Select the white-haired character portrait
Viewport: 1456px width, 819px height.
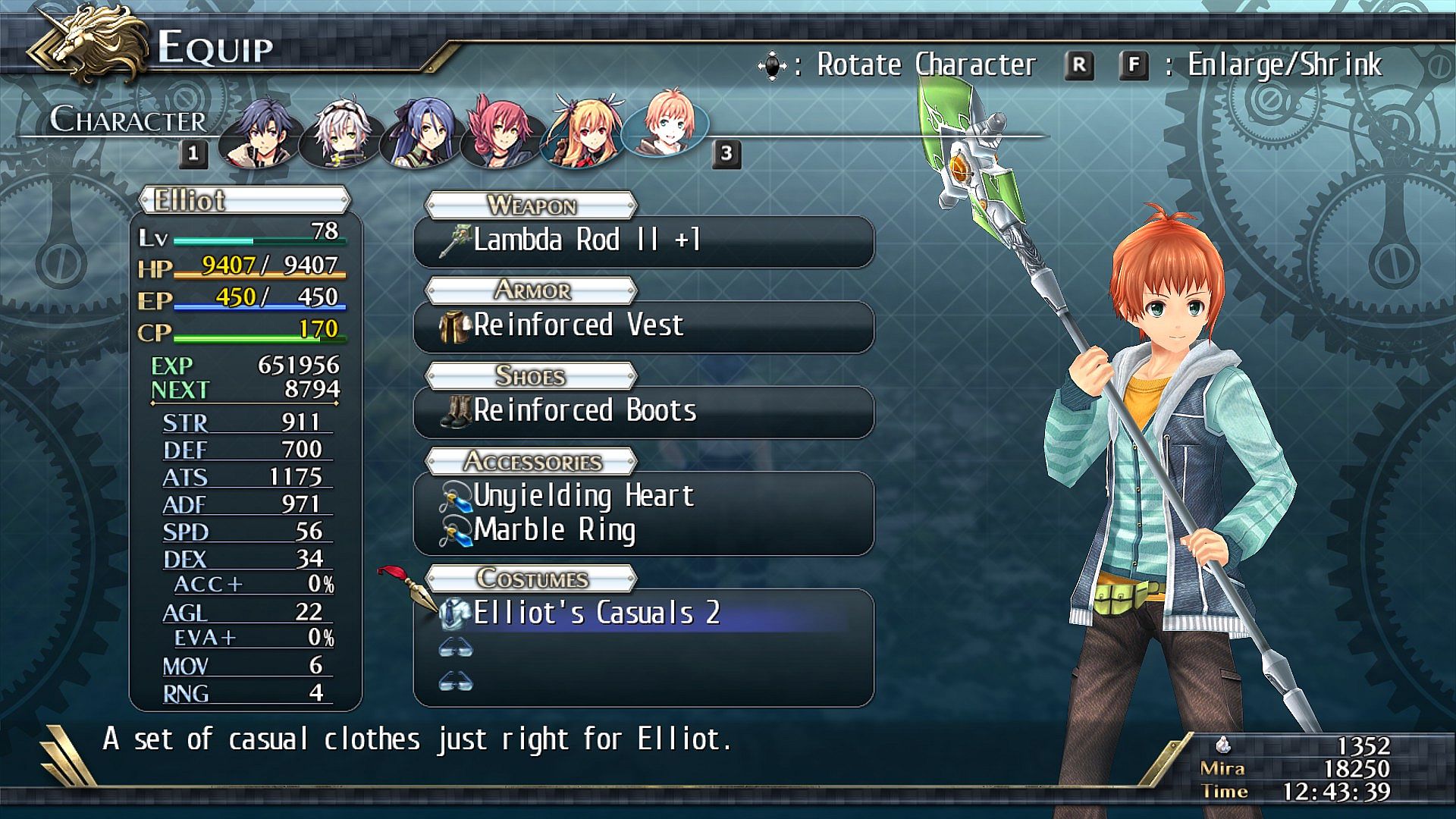[340, 133]
